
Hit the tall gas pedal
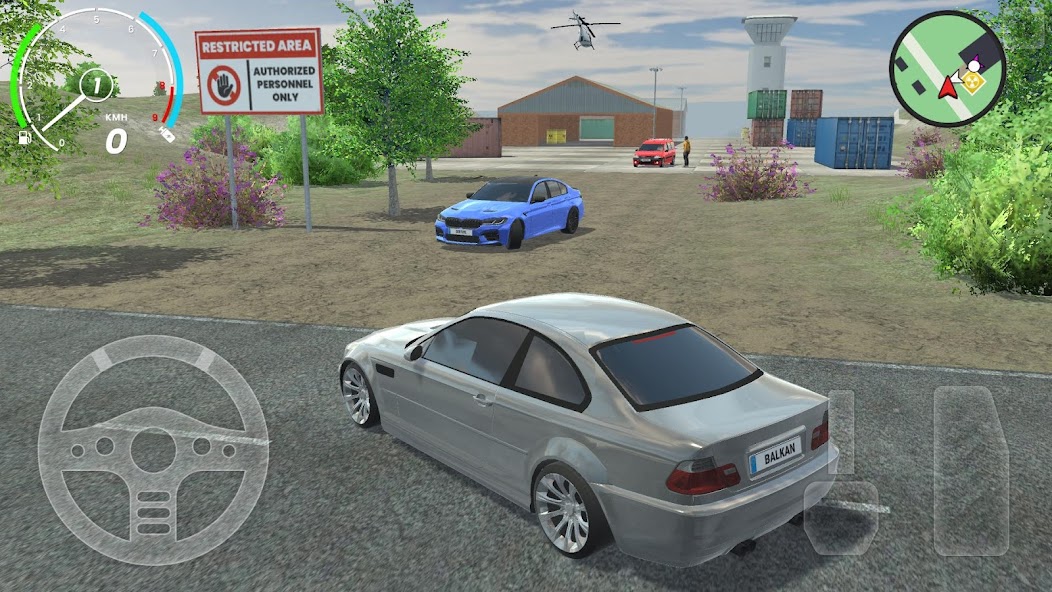(x=970, y=470)
